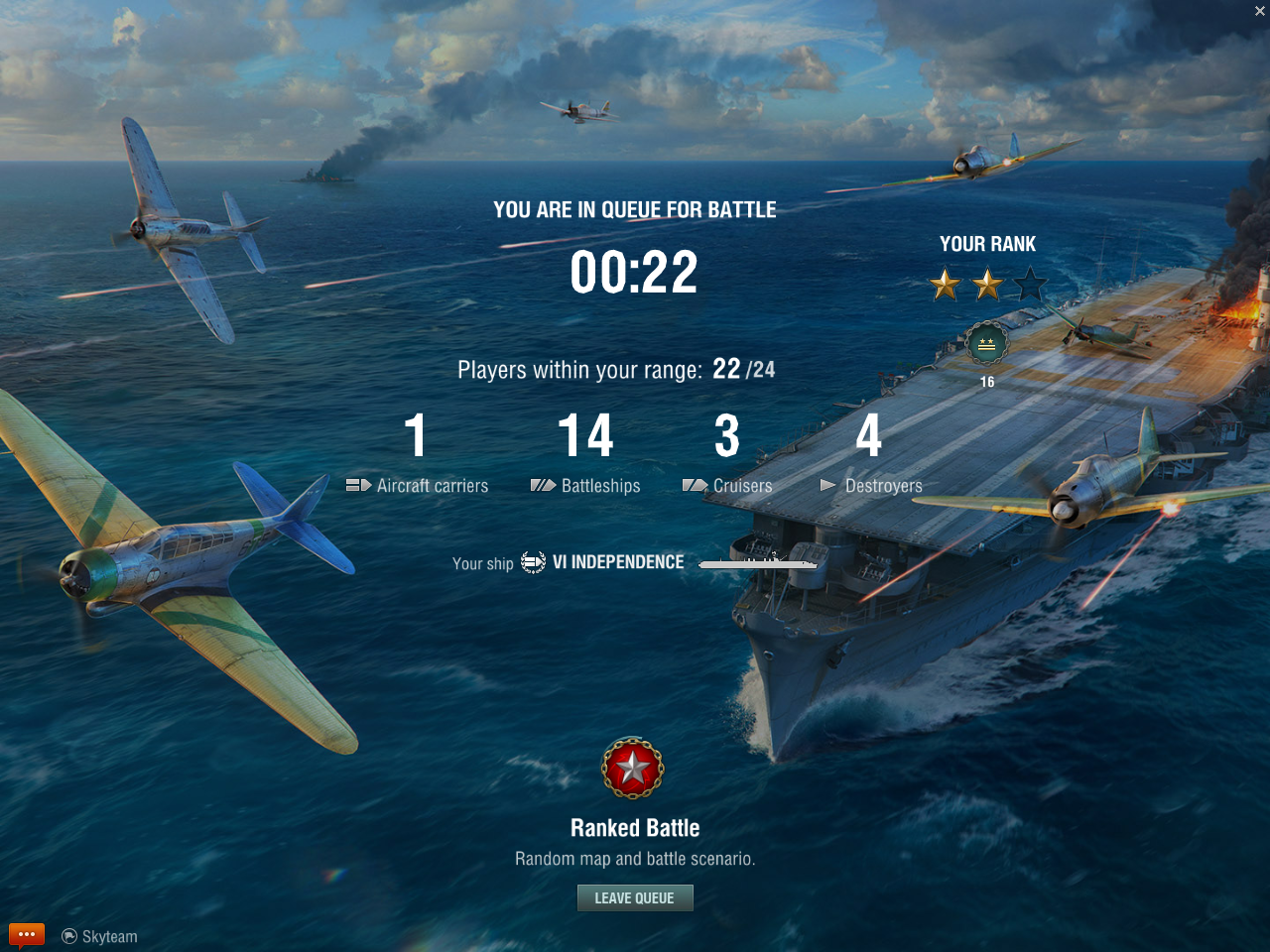The height and width of the screenshot is (952, 1270).
Task: Open the Skyteam chat channel
Action: [x=100, y=936]
